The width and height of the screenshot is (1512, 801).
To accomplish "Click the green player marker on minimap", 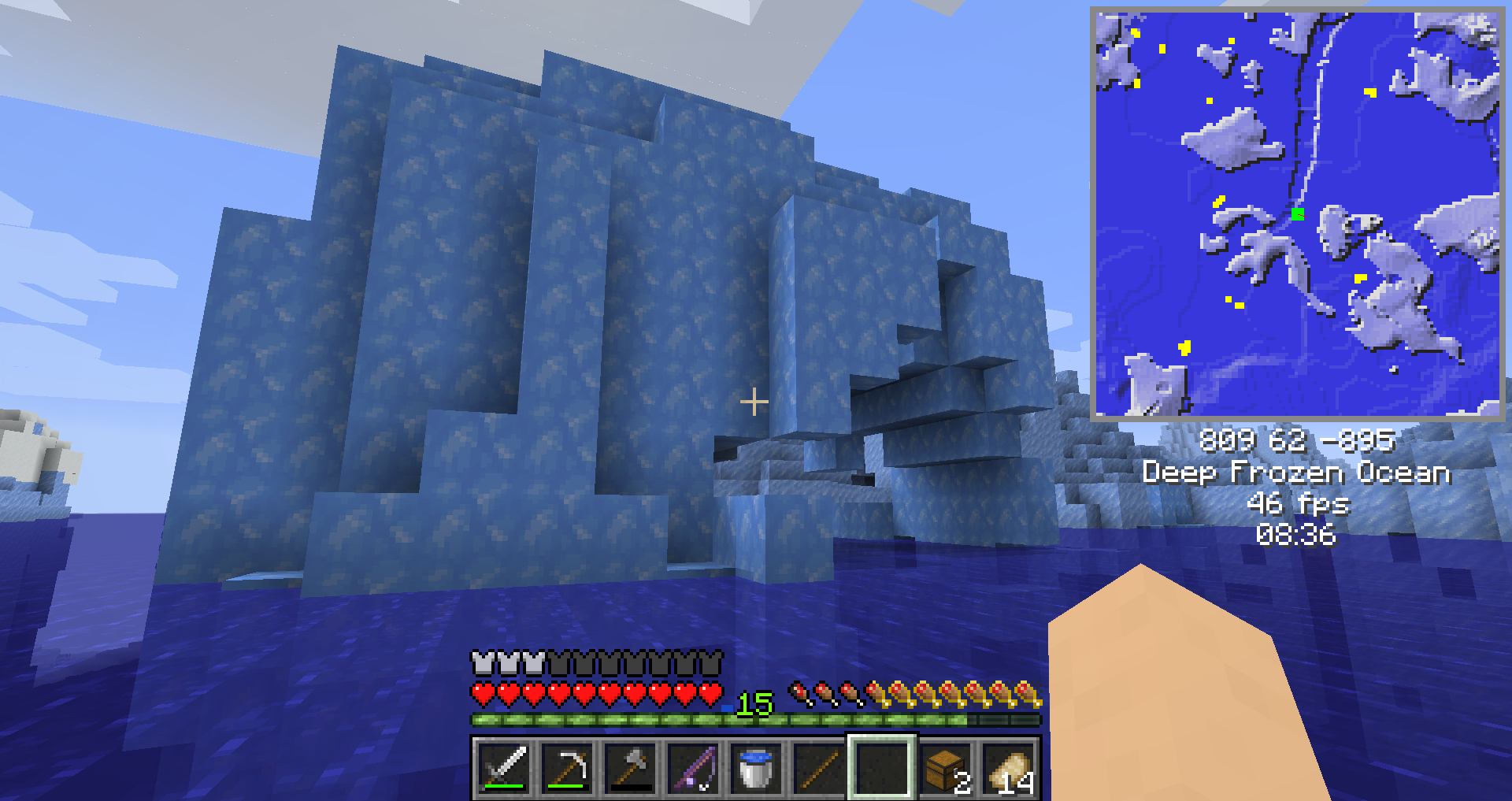I will coord(1298,213).
